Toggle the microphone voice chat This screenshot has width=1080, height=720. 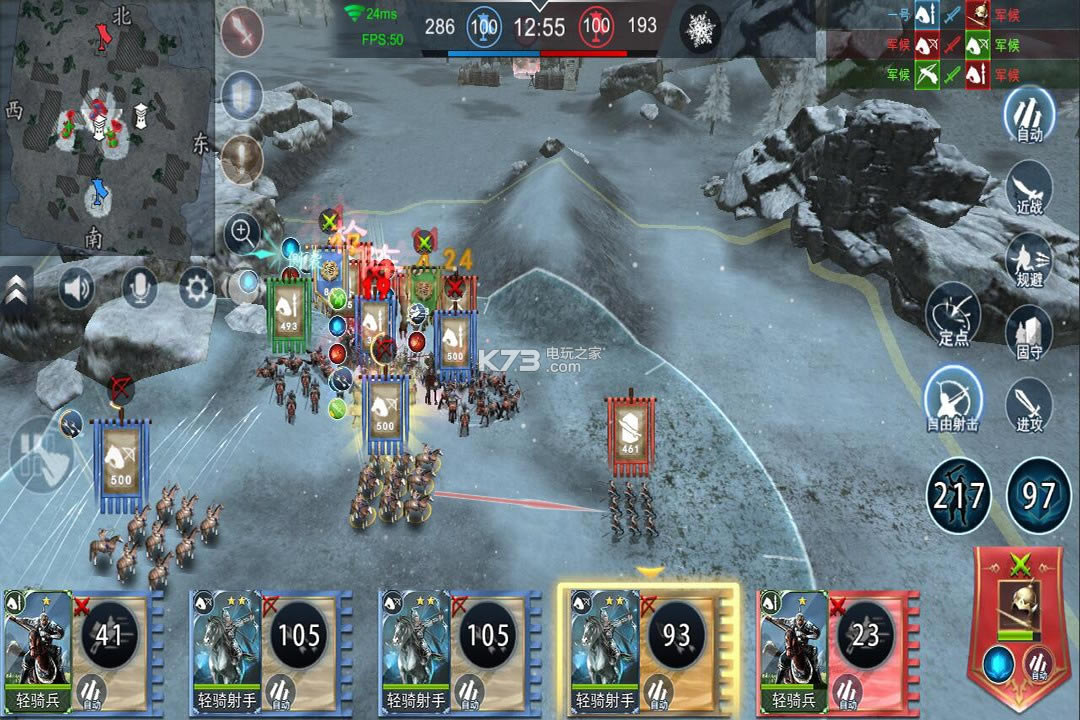(139, 290)
